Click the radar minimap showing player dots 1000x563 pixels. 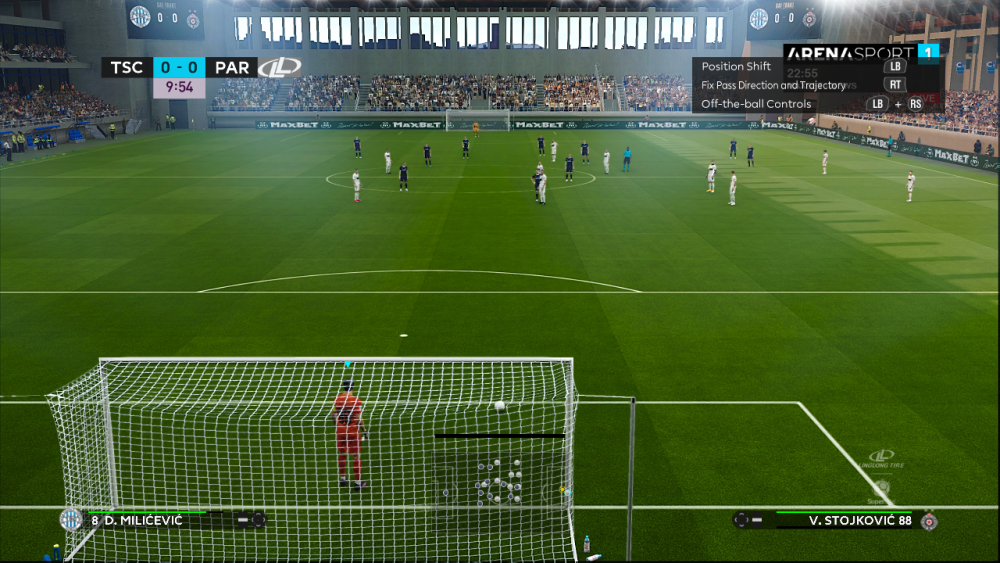[x=499, y=480]
